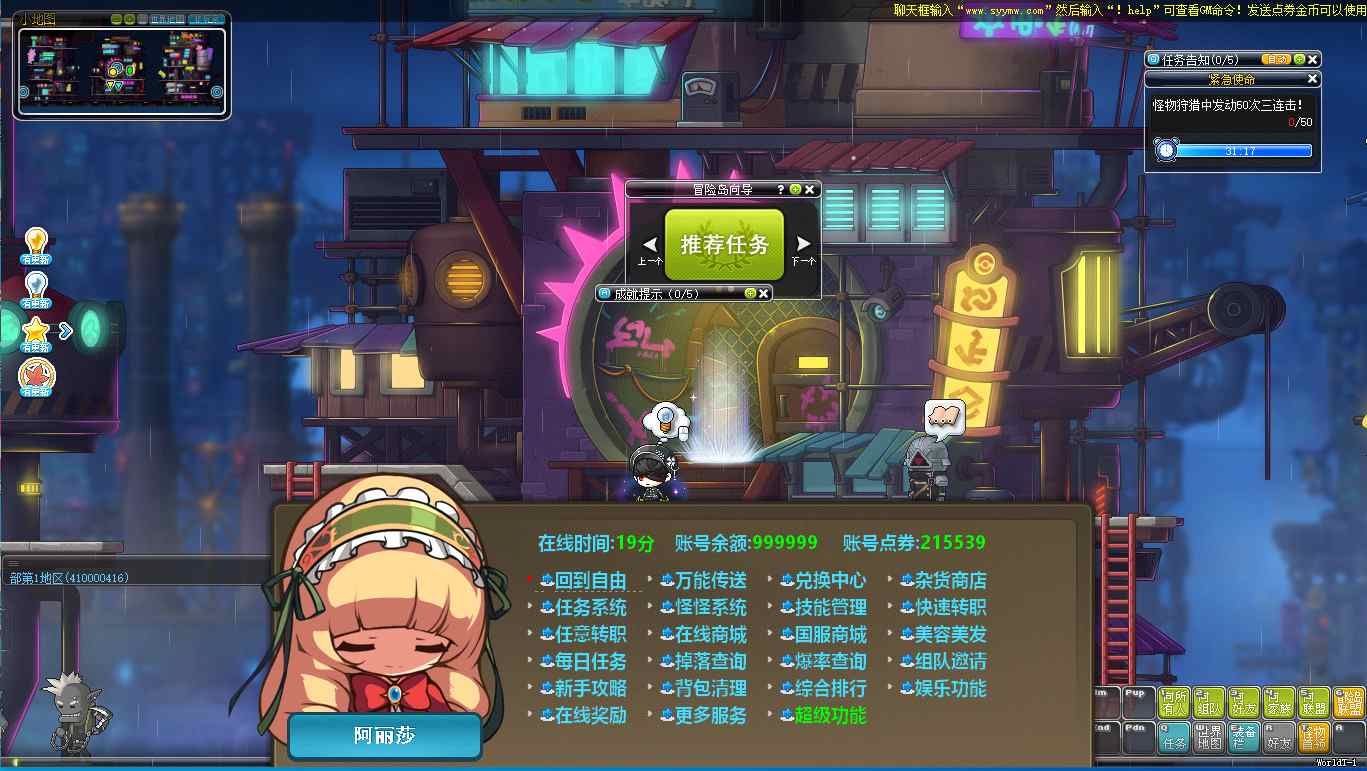Click 上一个 arrow for previous recommended task
Image resolution: width=1367 pixels, height=771 pixels.
point(650,243)
